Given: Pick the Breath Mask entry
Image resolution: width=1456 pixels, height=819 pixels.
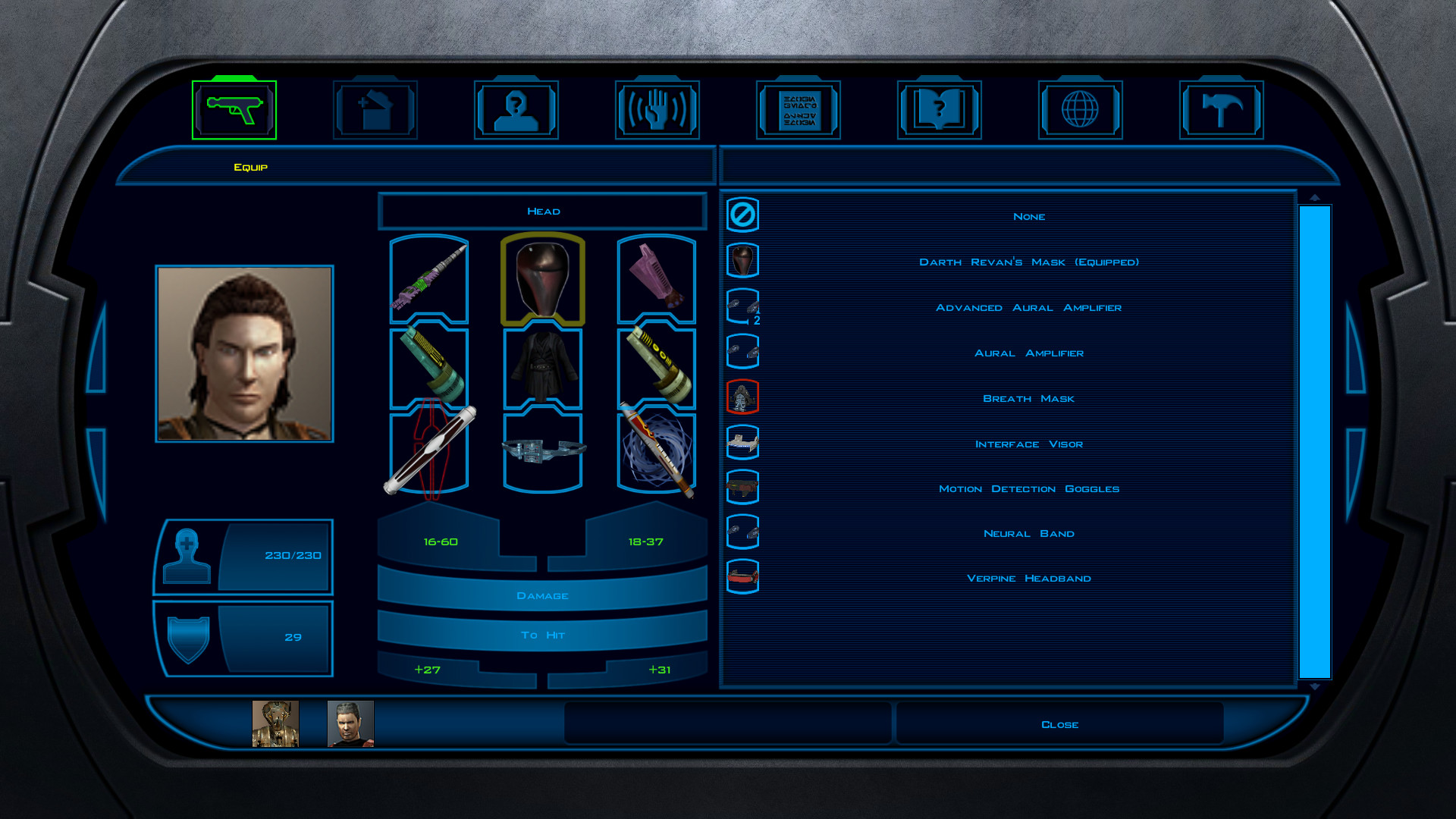Looking at the screenshot, I should click(x=1028, y=399).
